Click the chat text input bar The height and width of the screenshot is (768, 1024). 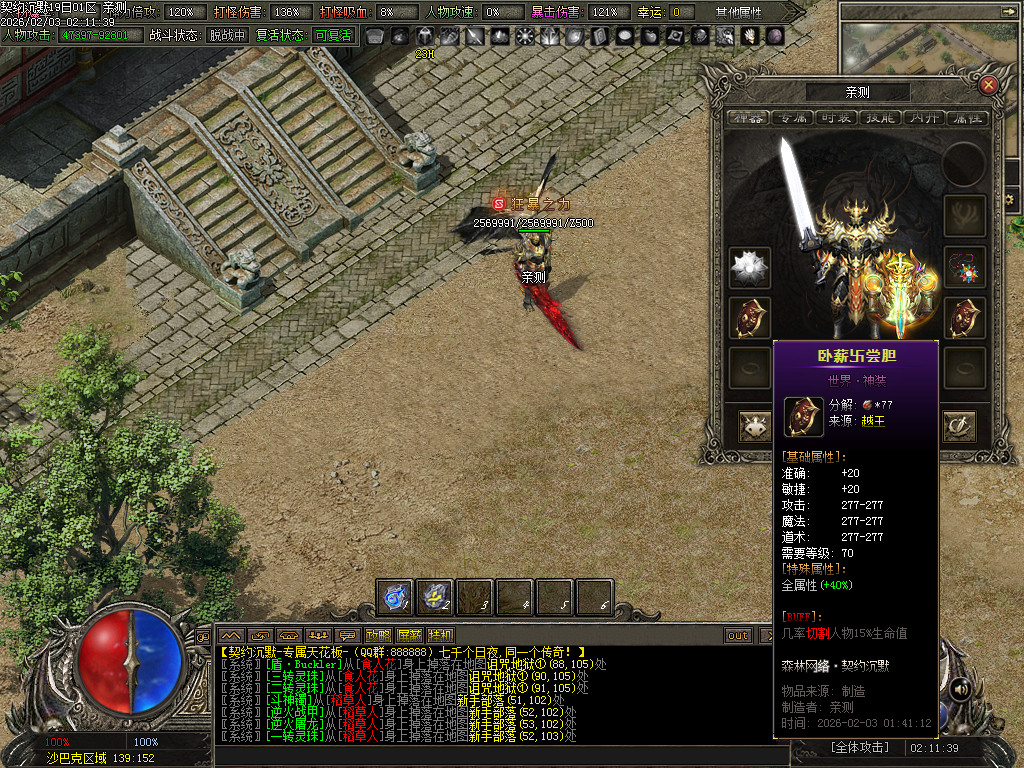(x=490, y=756)
